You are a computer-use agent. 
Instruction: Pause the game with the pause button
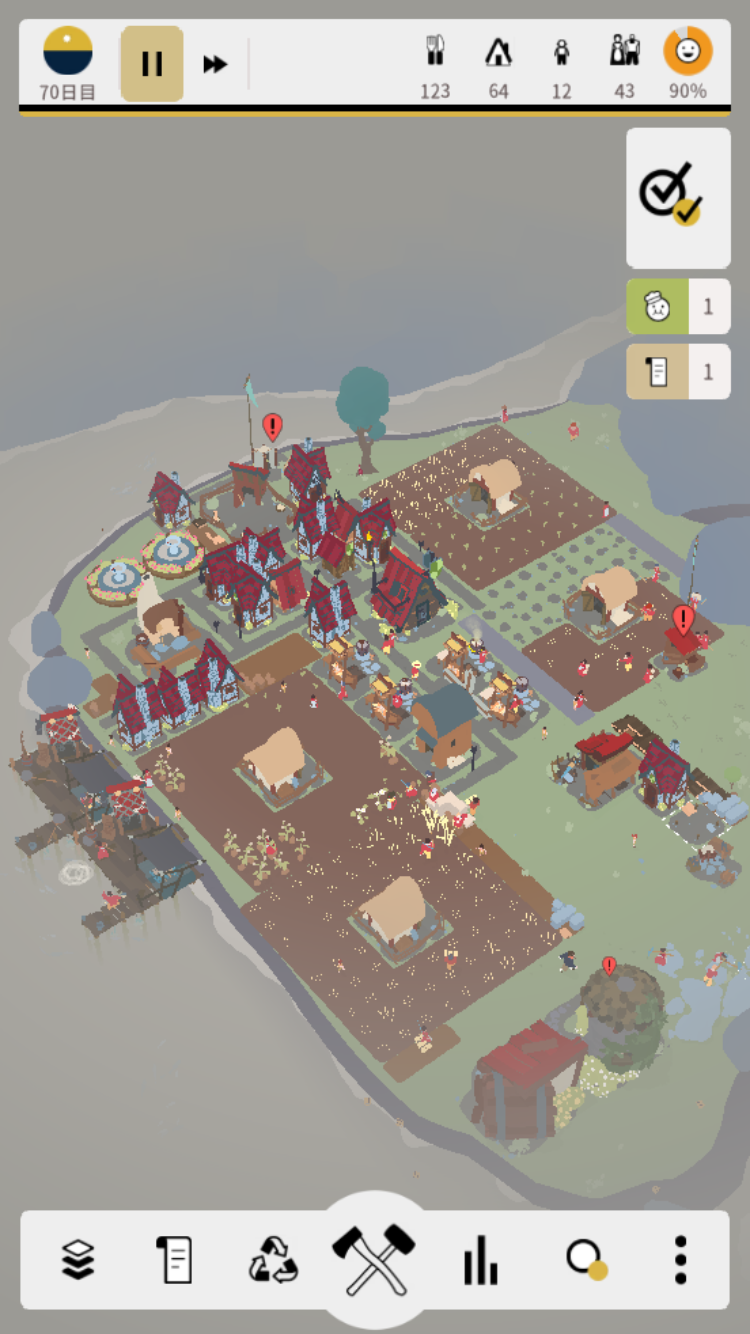152,64
